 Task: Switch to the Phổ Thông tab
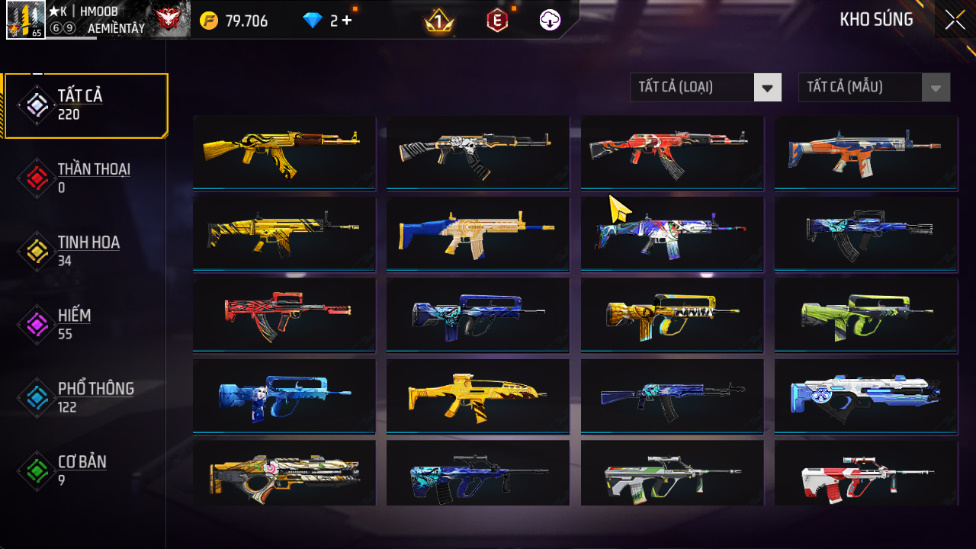coord(85,397)
